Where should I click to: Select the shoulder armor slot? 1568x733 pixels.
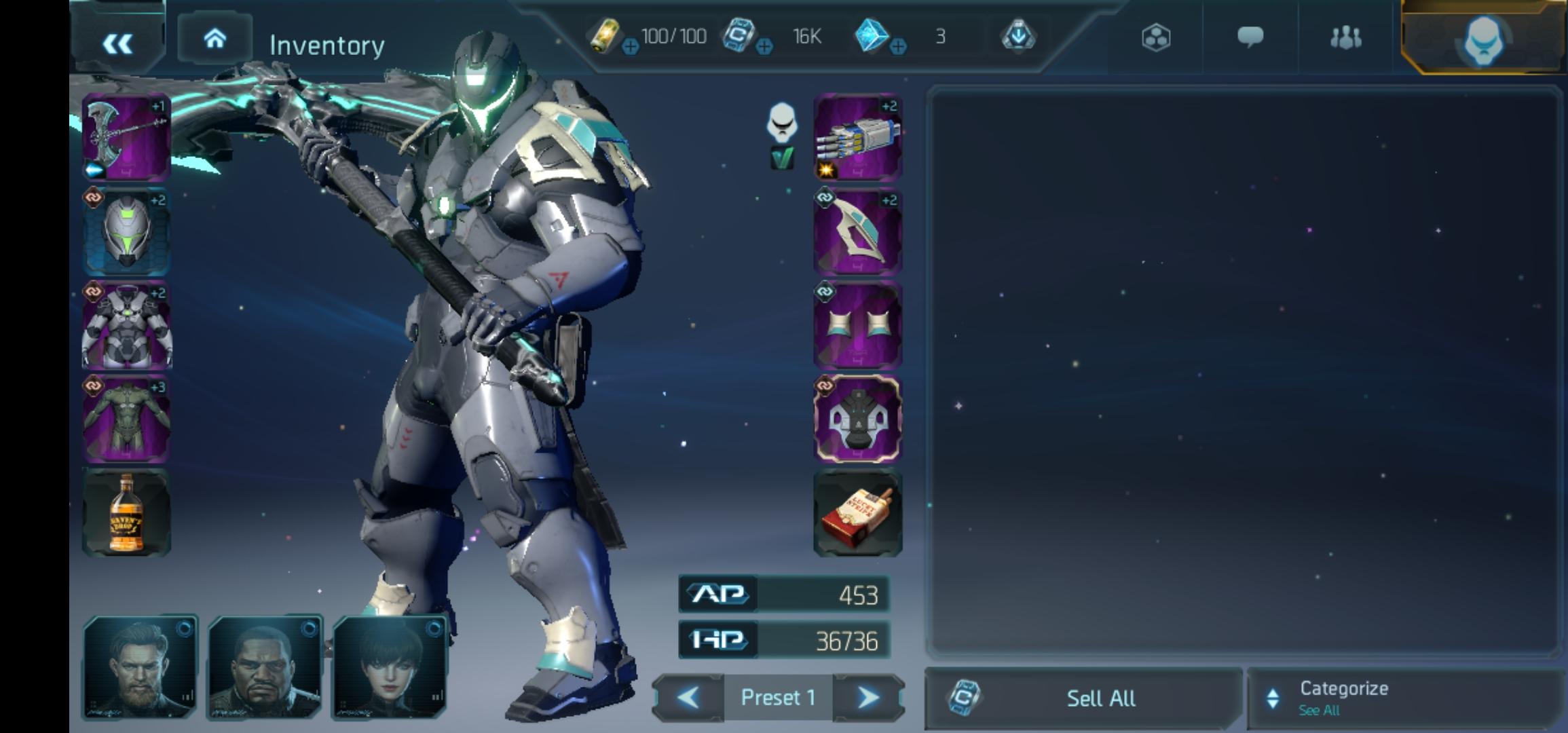pos(857,232)
